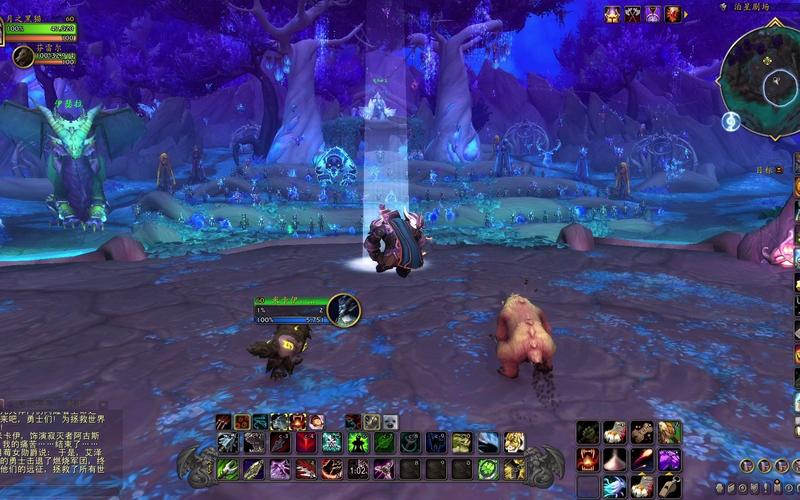The height and width of the screenshot is (500, 800).
Task: Select the white seal pet stance icon
Action: click(x=389, y=421)
